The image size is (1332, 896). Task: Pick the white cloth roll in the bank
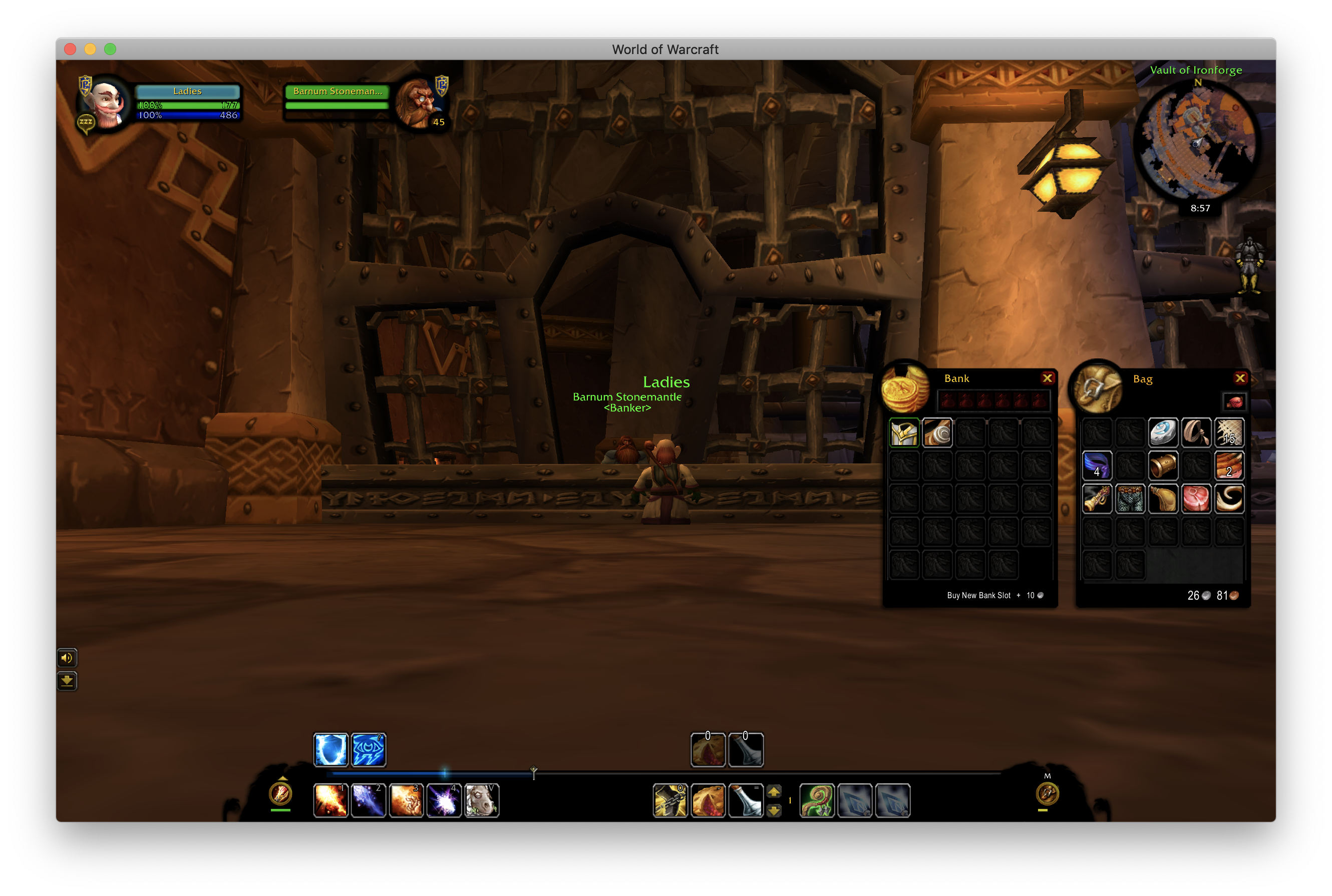pos(937,432)
